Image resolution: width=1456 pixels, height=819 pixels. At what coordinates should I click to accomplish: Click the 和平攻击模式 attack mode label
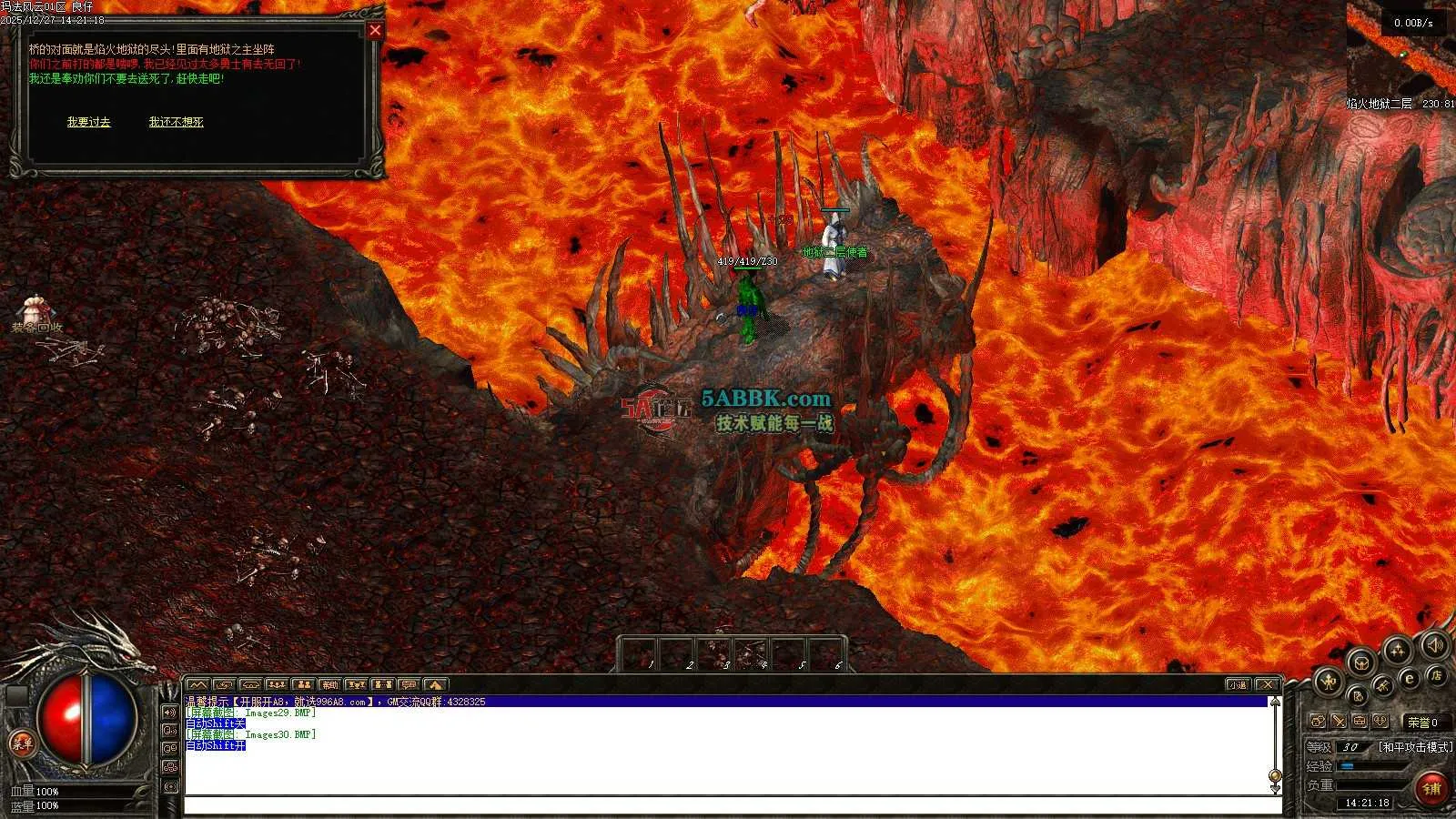click(x=1415, y=747)
